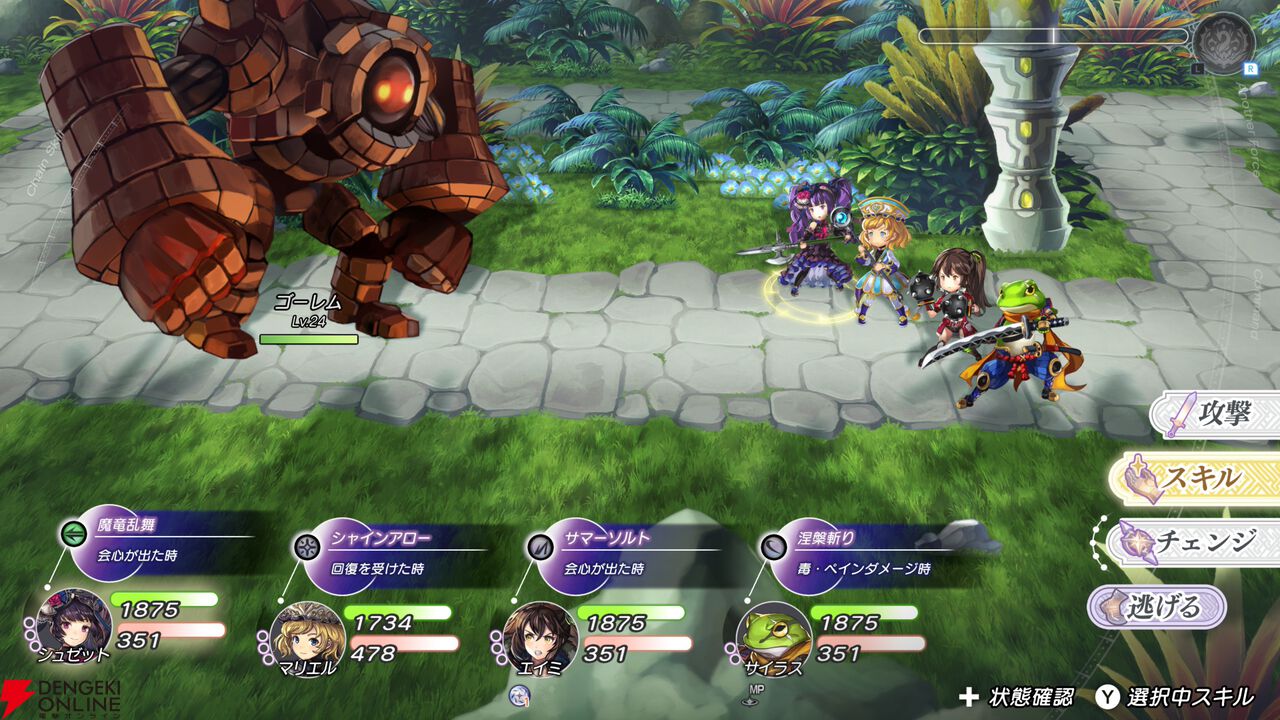
Task: Pick the 逃げる escape command
Action: pos(1158,607)
